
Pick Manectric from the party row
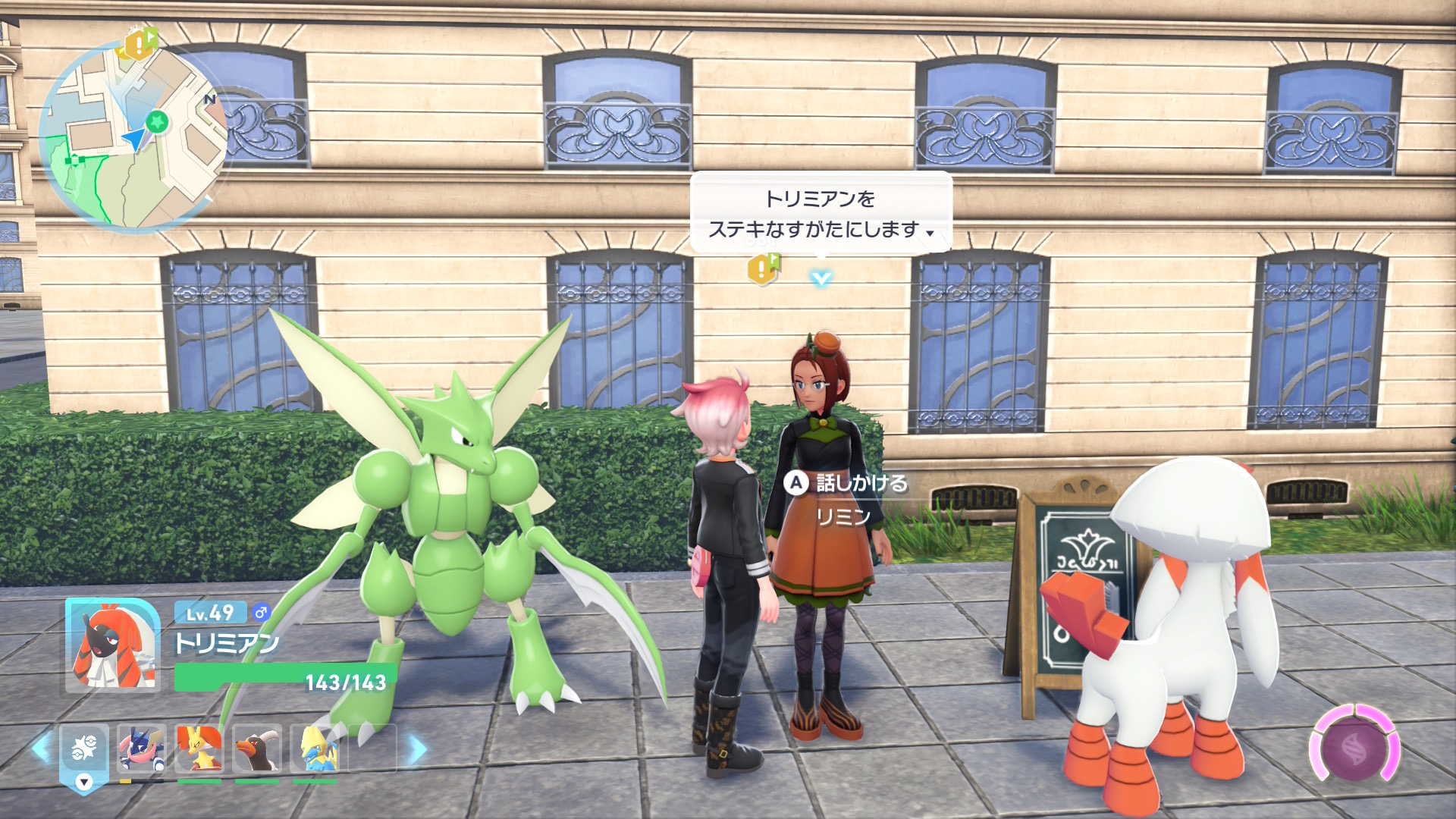pyautogui.click(x=315, y=748)
